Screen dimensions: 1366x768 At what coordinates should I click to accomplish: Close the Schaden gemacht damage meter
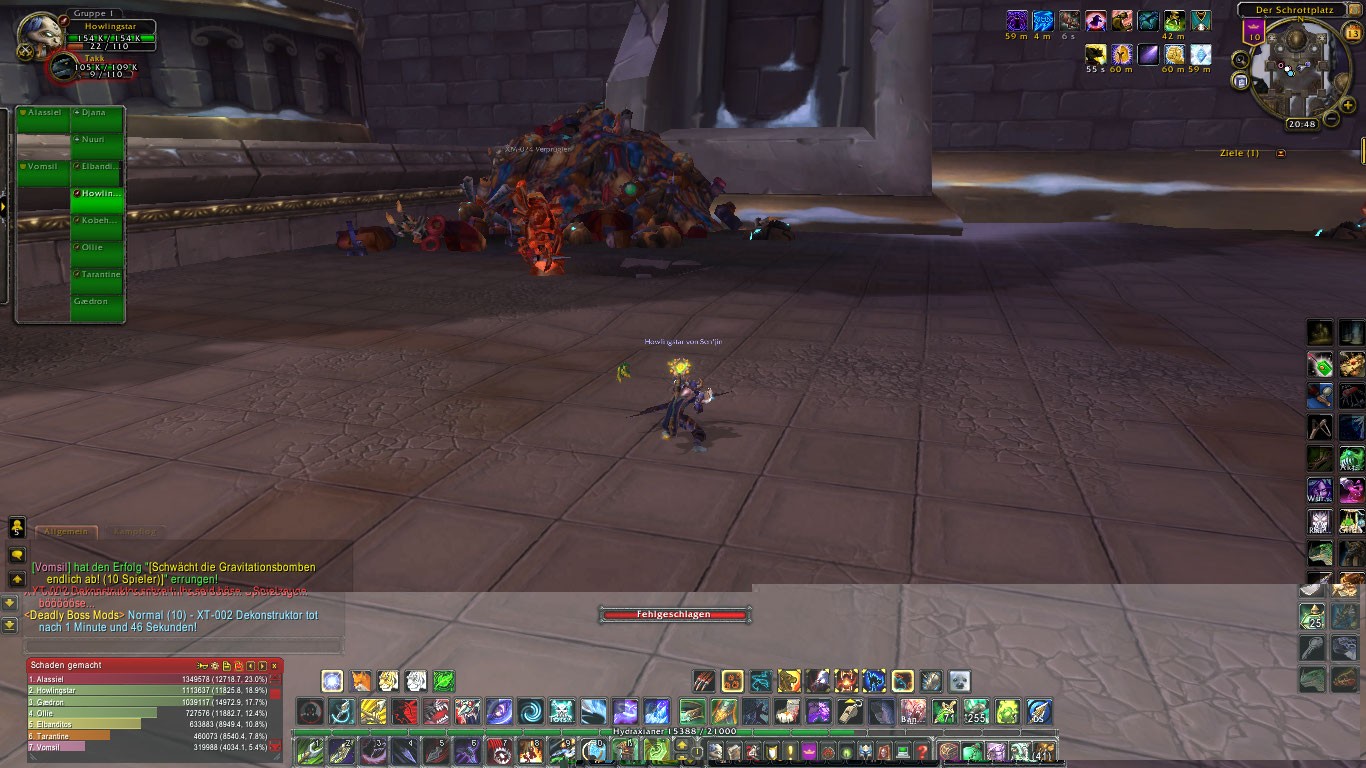(275, 666)
